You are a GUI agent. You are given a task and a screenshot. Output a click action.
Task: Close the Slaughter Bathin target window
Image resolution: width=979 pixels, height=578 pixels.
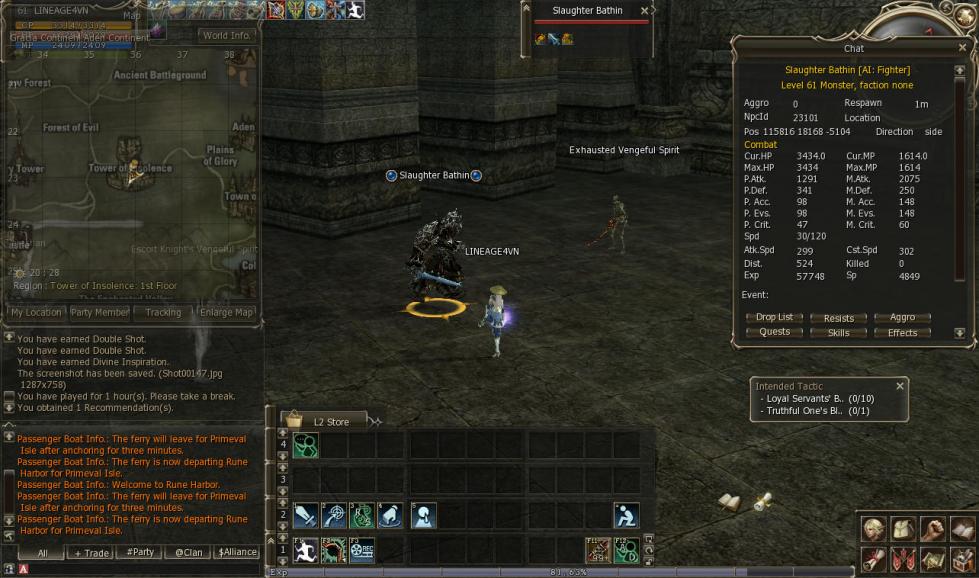[x=644, y=11]
